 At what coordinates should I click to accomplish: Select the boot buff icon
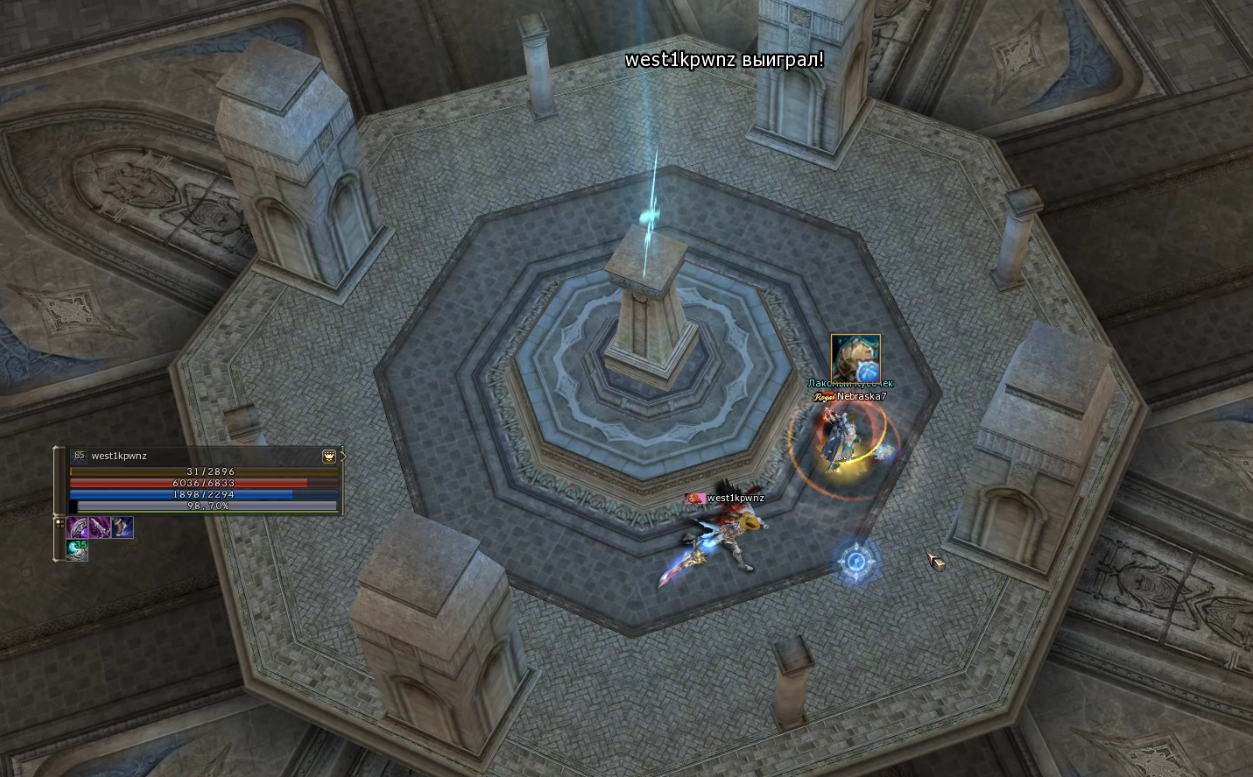122,528
